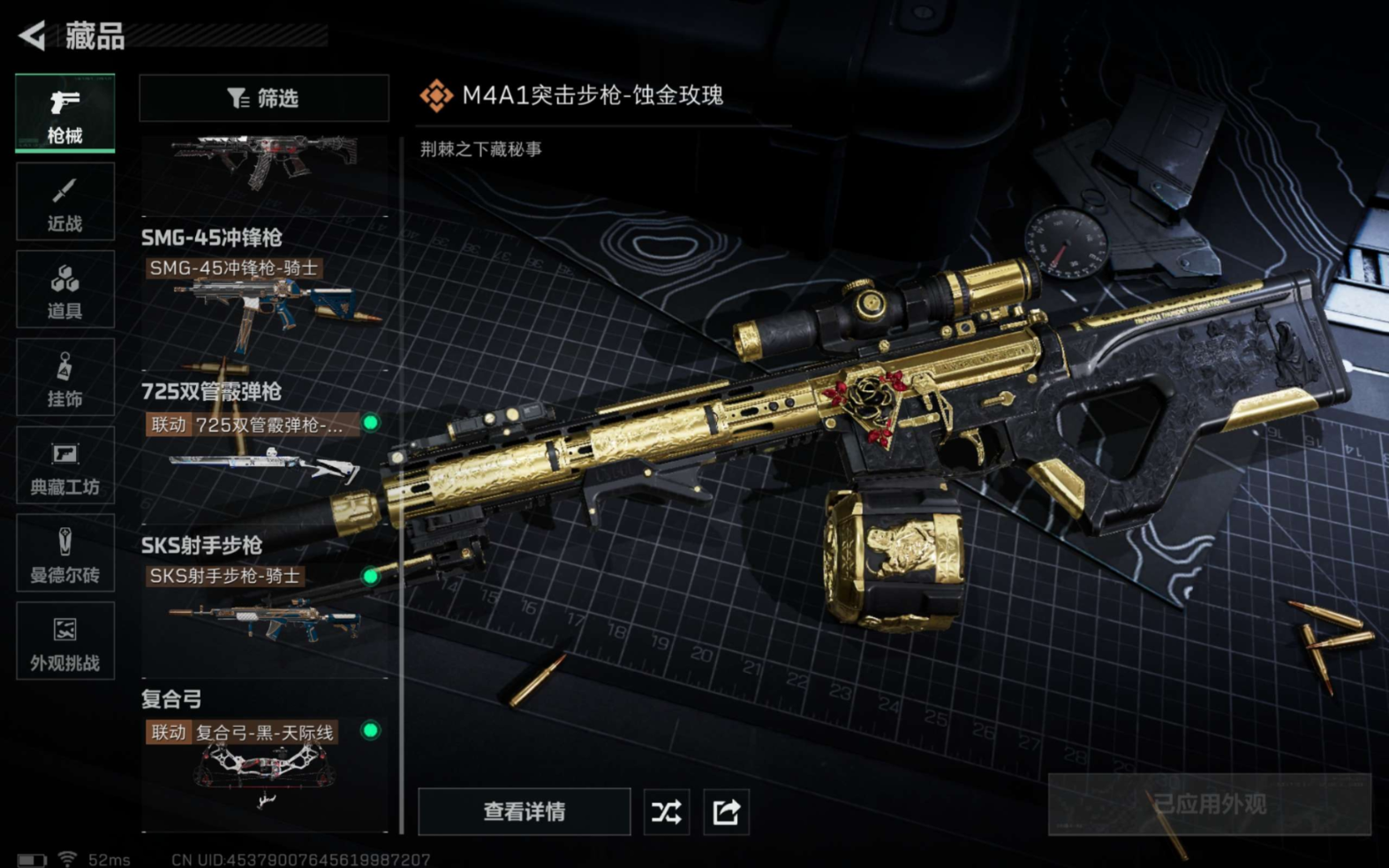Open the 筛选 filter button
Image resolution: width=1389 pixels, height=868 pixels.
pos(263,98)
